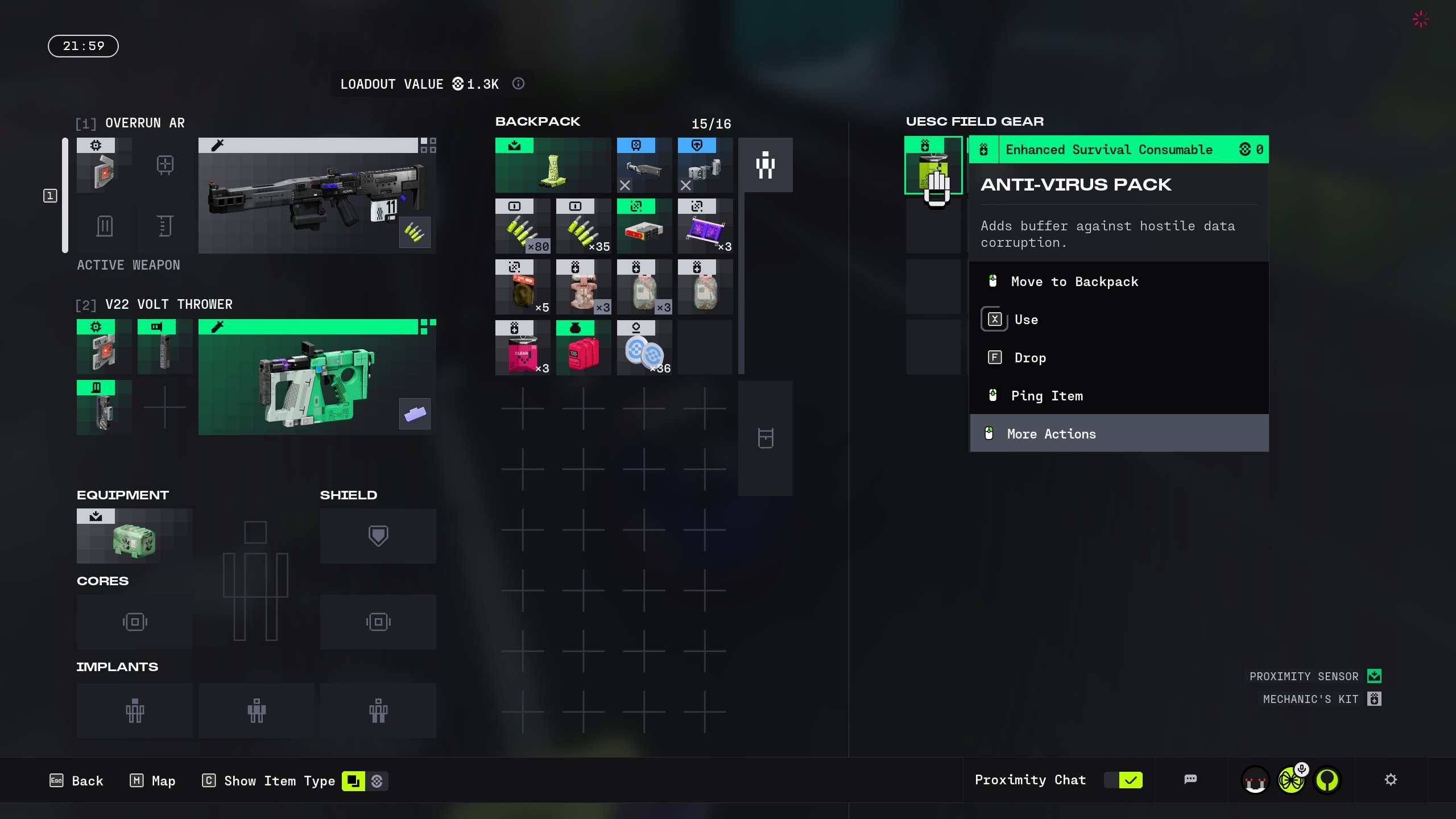The width and height of the screenshot is (1456, 819).
Task: Select the V22 Volt Thrower weapon
Action: click(x=317, y=378)
